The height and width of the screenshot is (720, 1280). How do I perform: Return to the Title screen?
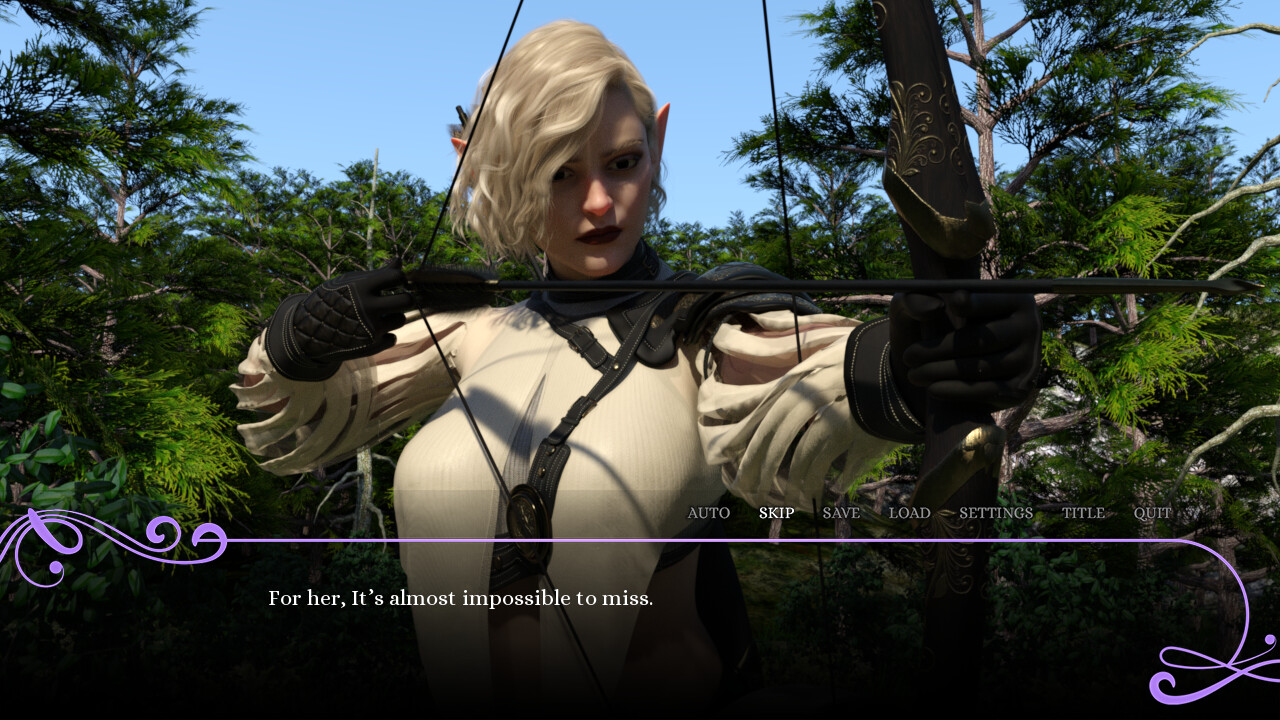(1083, 513)
